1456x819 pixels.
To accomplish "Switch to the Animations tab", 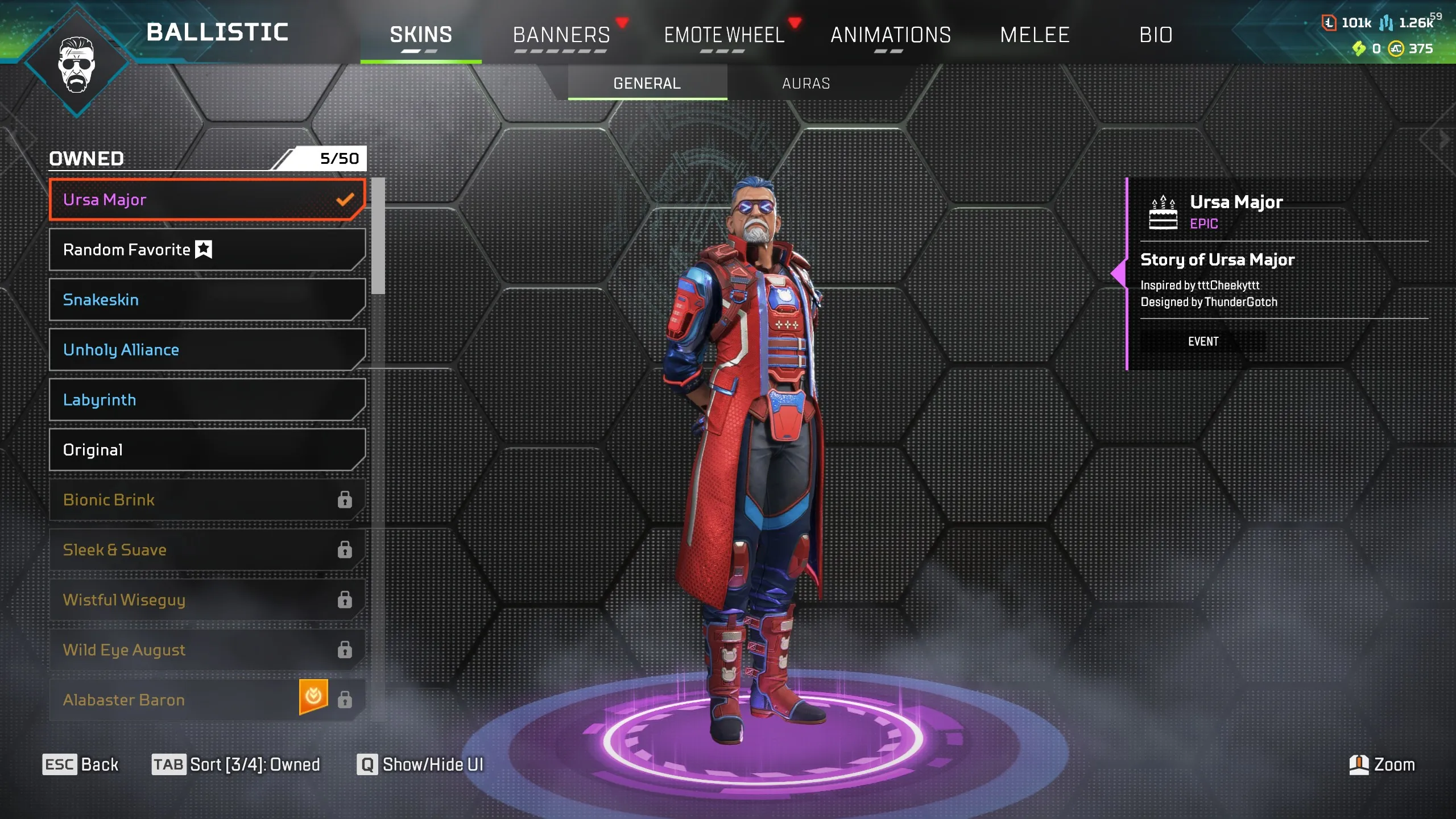I will (890, 35).
